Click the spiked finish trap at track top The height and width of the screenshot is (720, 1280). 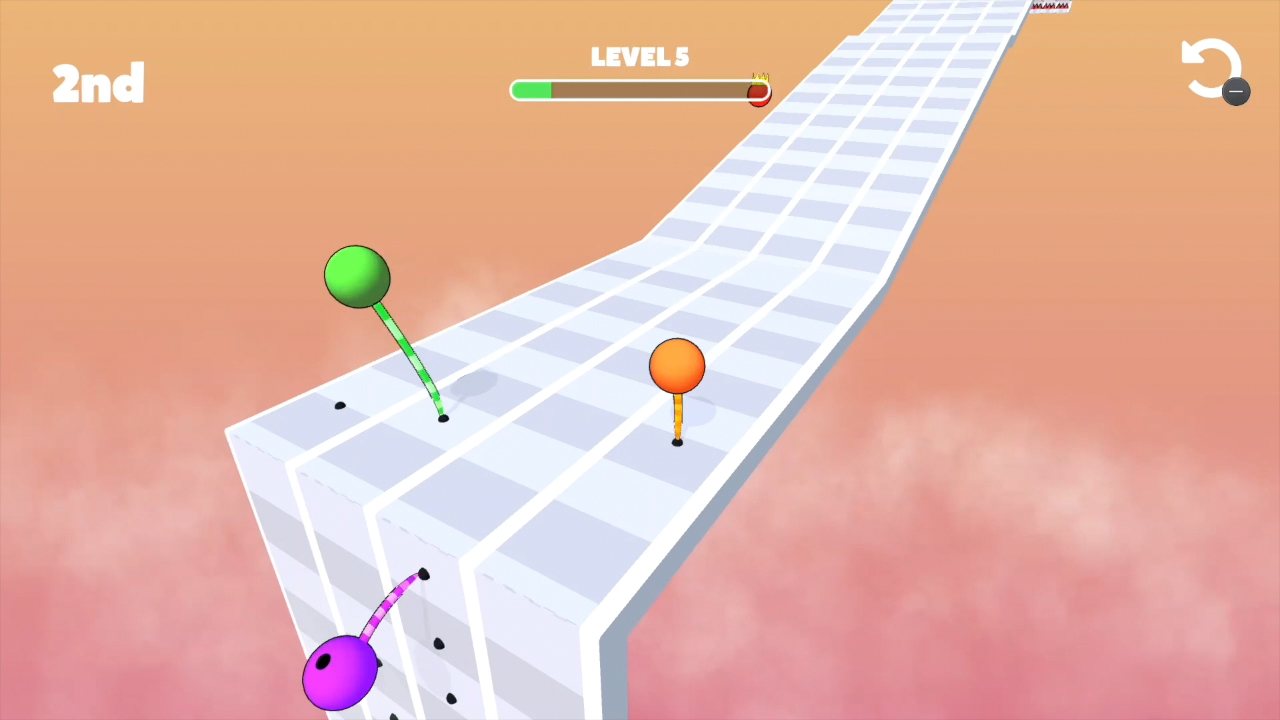coord(1049,6)
